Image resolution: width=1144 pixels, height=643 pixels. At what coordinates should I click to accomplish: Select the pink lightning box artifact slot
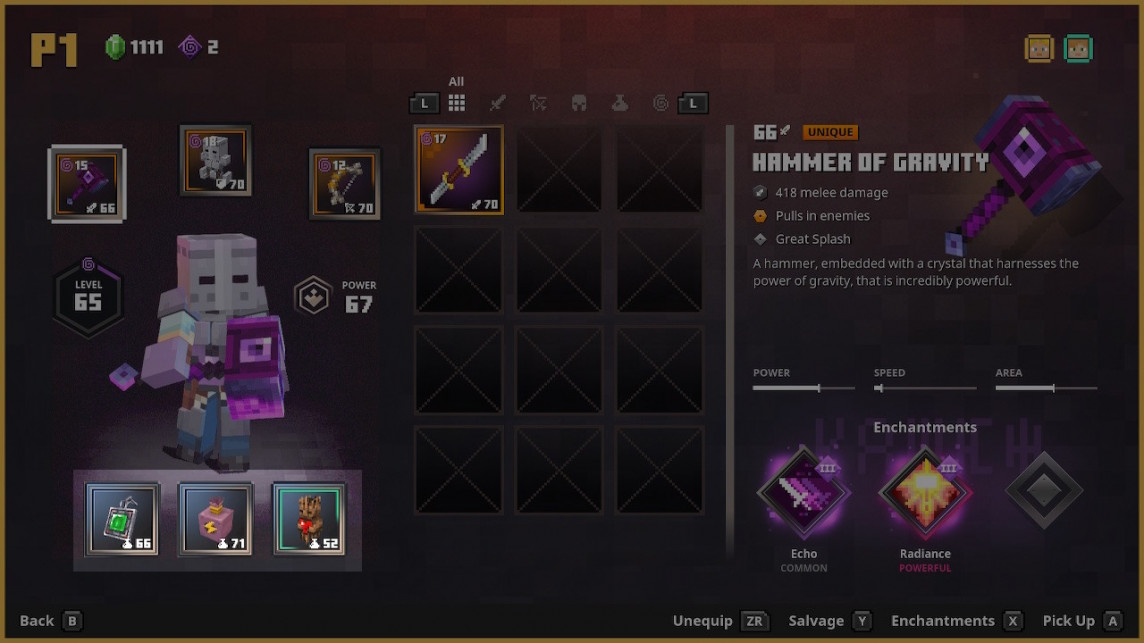[216, 519]
